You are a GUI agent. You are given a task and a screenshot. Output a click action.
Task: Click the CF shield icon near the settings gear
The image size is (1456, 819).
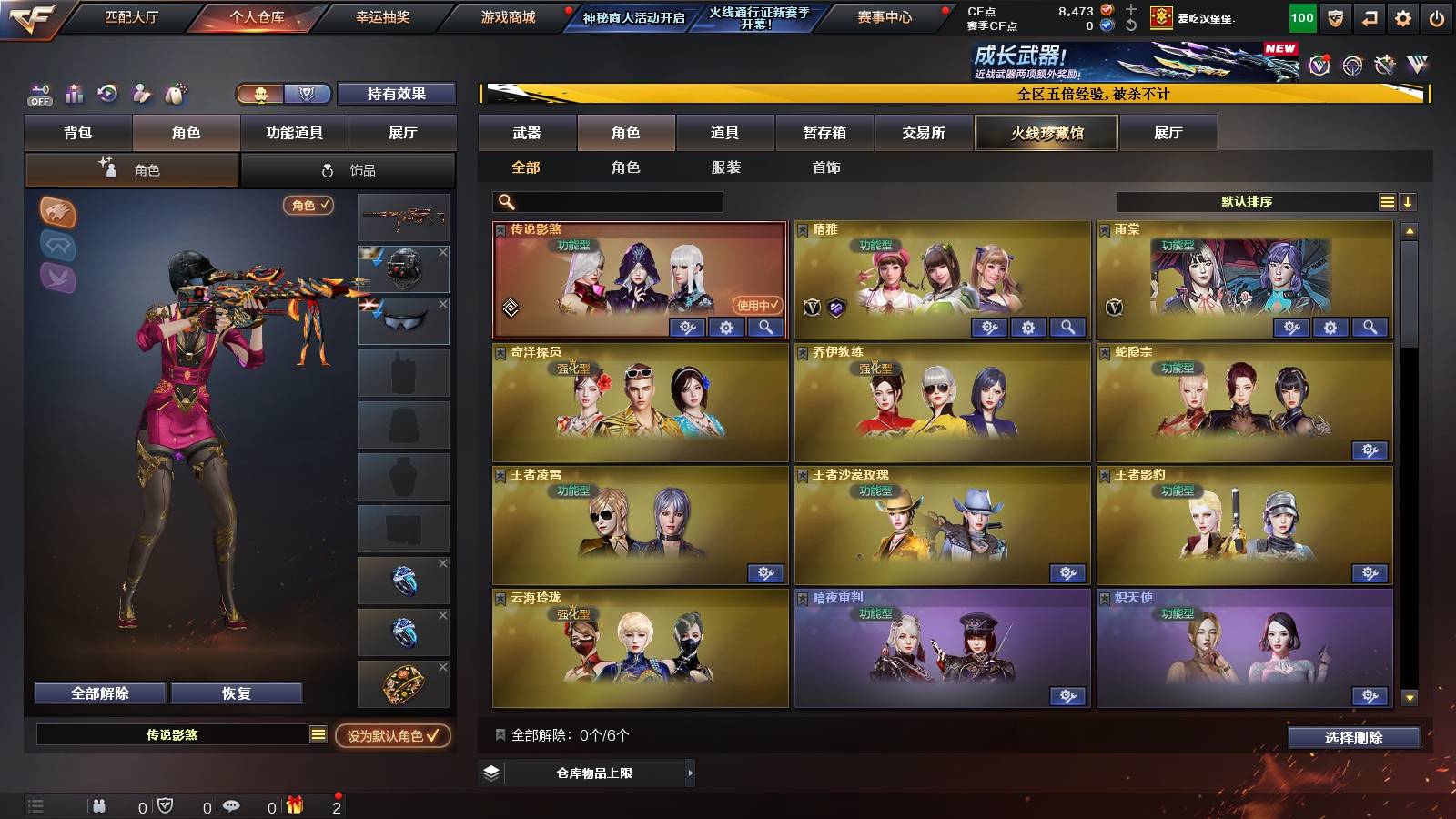[1335, 16]
